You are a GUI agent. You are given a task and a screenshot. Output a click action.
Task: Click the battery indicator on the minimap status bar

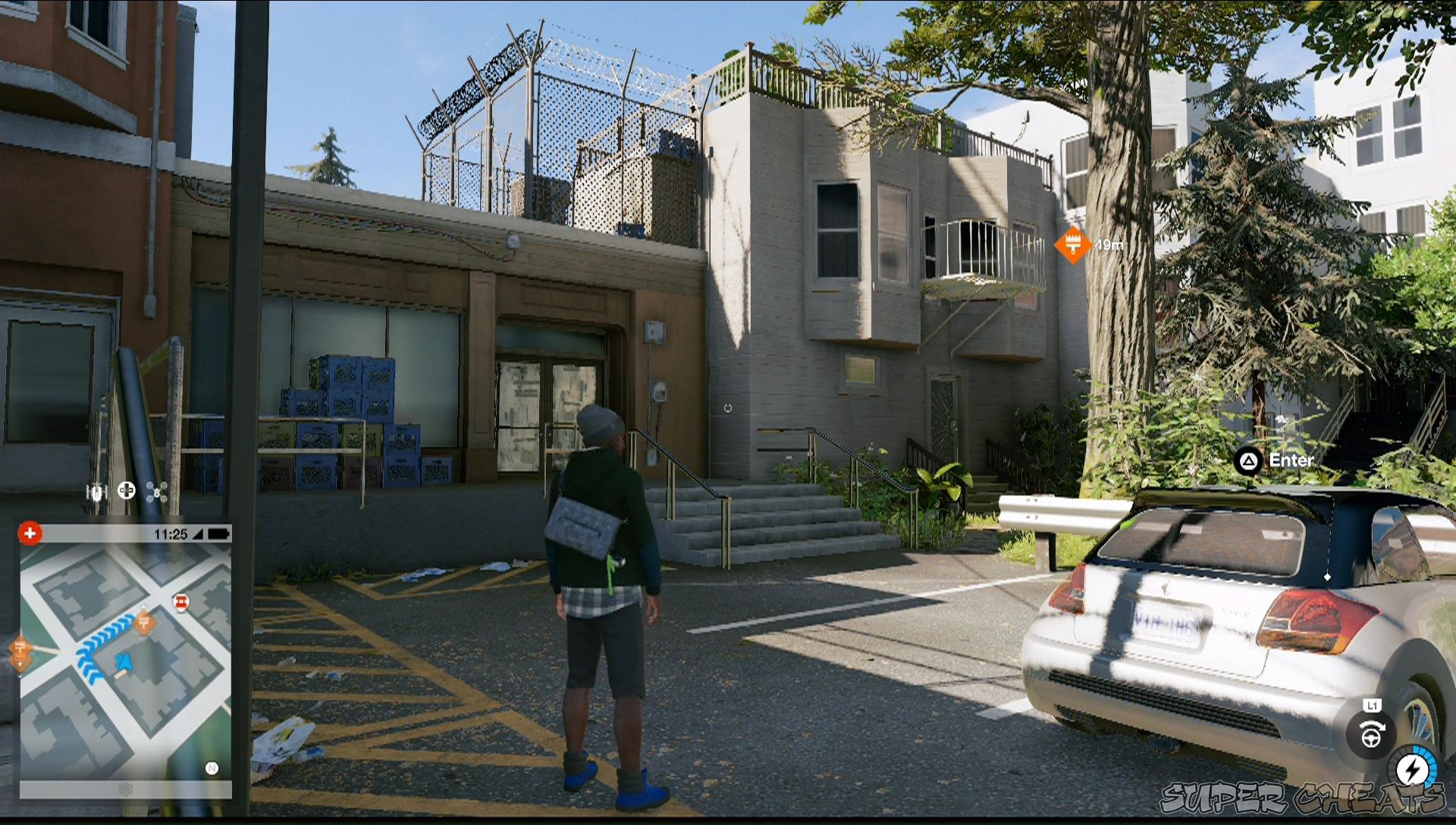point(218,534)
